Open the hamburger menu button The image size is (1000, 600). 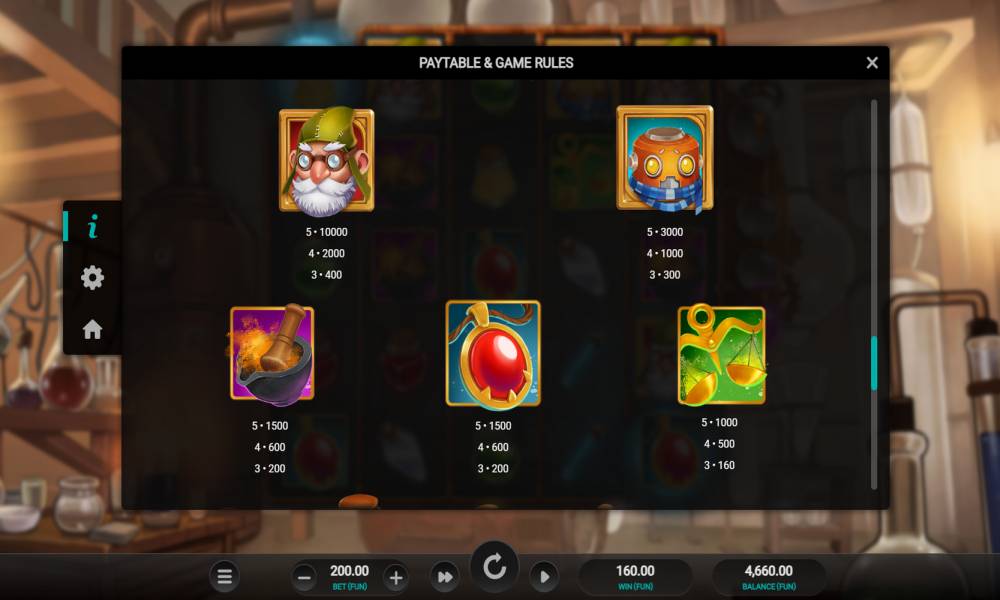tap(225, 576)
